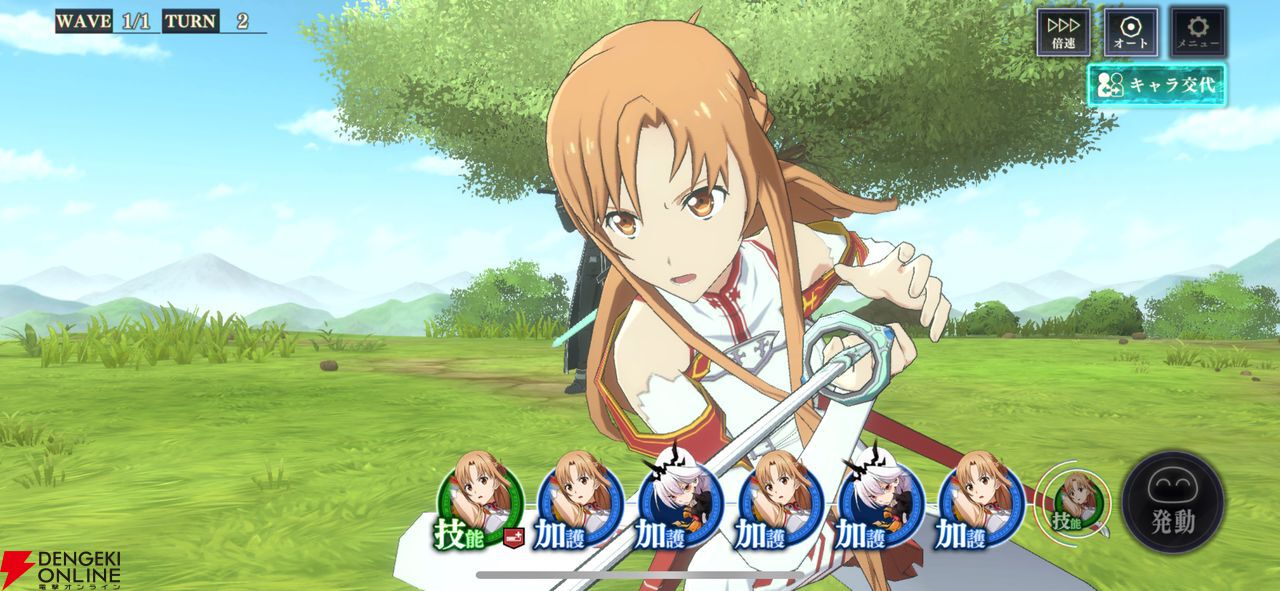Open キャラ交代 character swap

(x=1157, y=86)
